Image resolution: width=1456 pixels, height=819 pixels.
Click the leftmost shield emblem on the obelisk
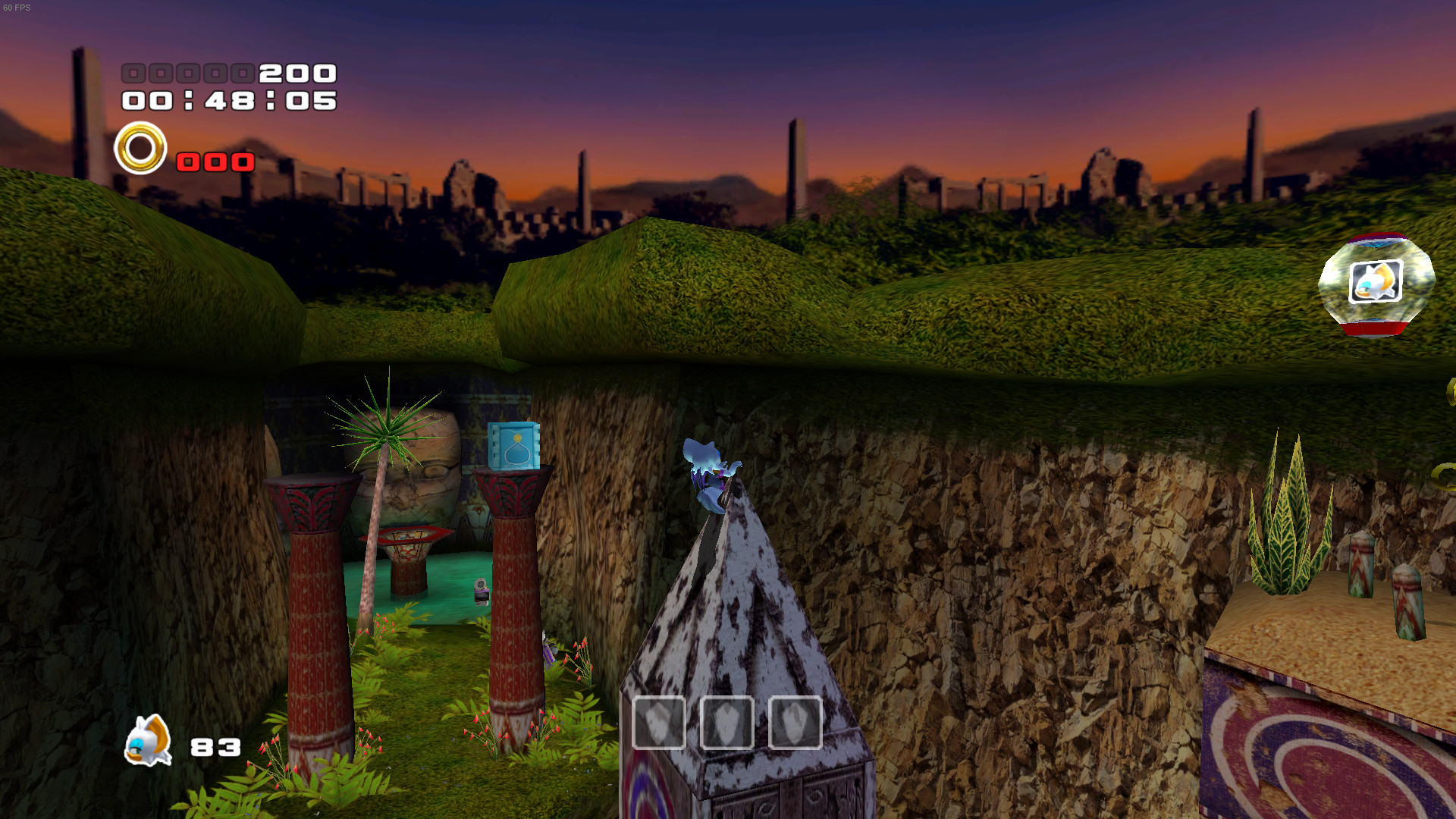(x=659, y=723)
